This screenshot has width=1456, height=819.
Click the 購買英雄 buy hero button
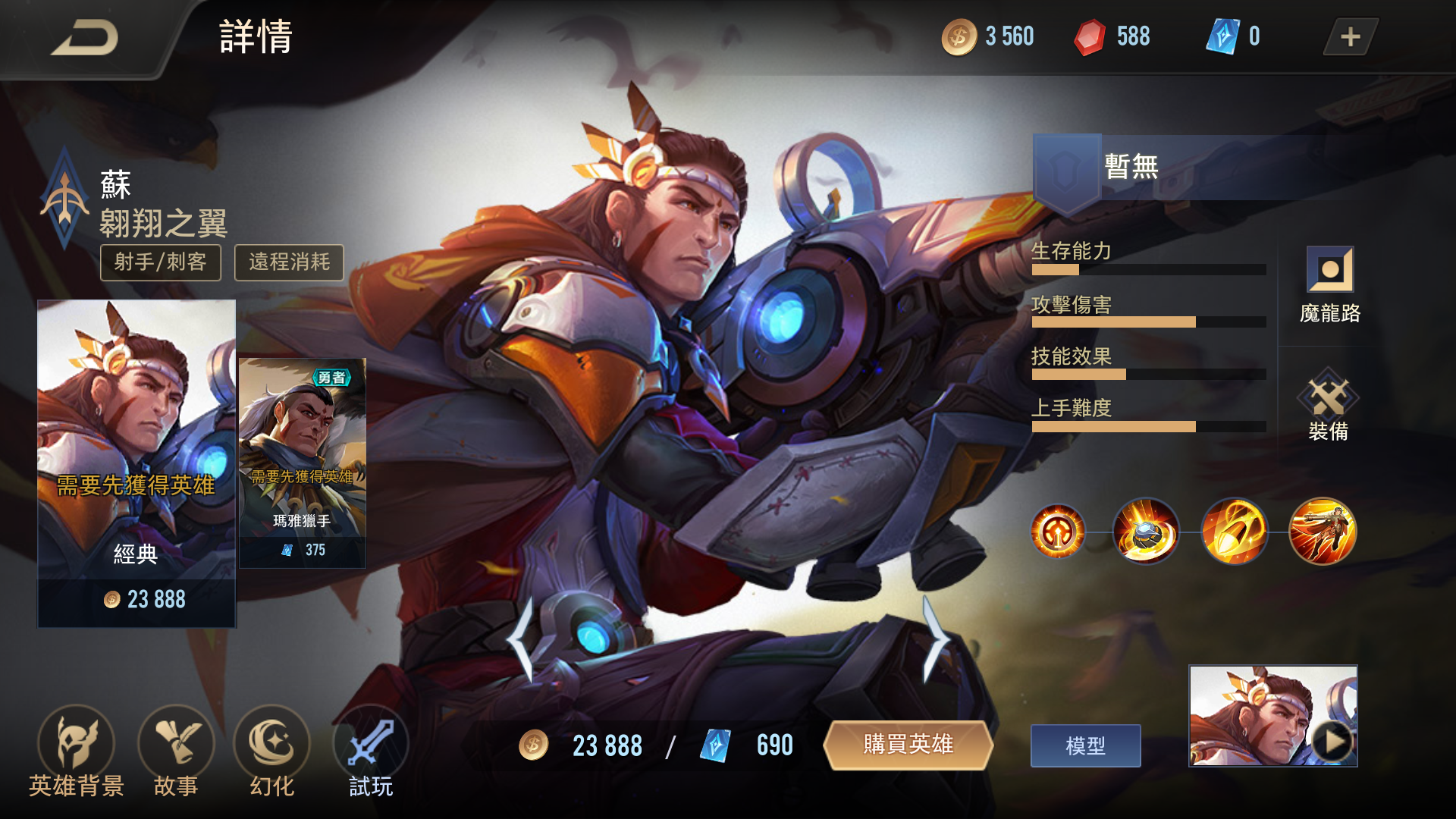(908, 745)
